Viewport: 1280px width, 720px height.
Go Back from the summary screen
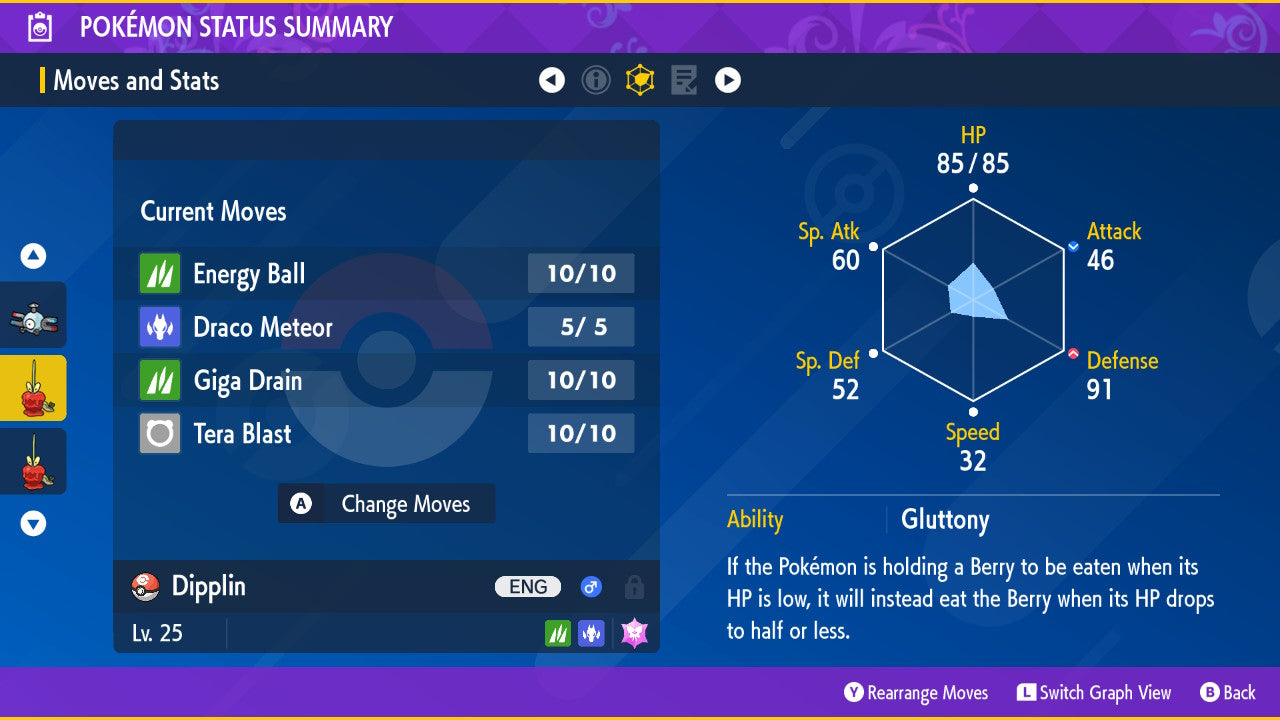click(x=1228, y=693)
